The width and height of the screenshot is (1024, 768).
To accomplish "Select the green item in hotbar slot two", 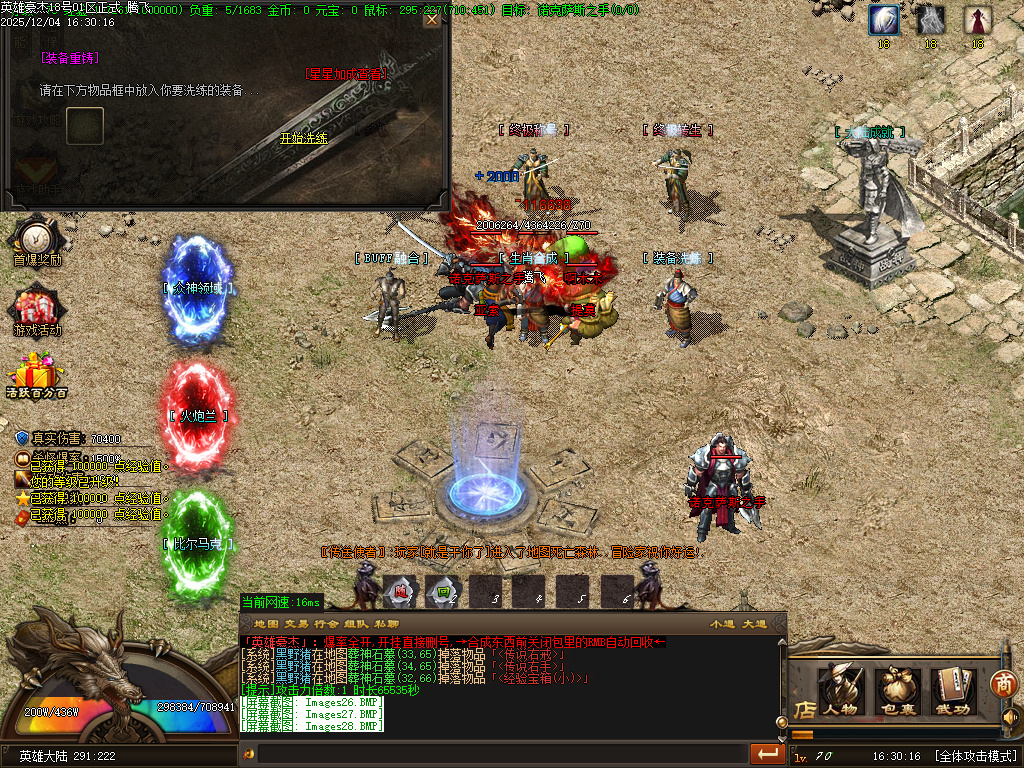I will tap(442, 590).
